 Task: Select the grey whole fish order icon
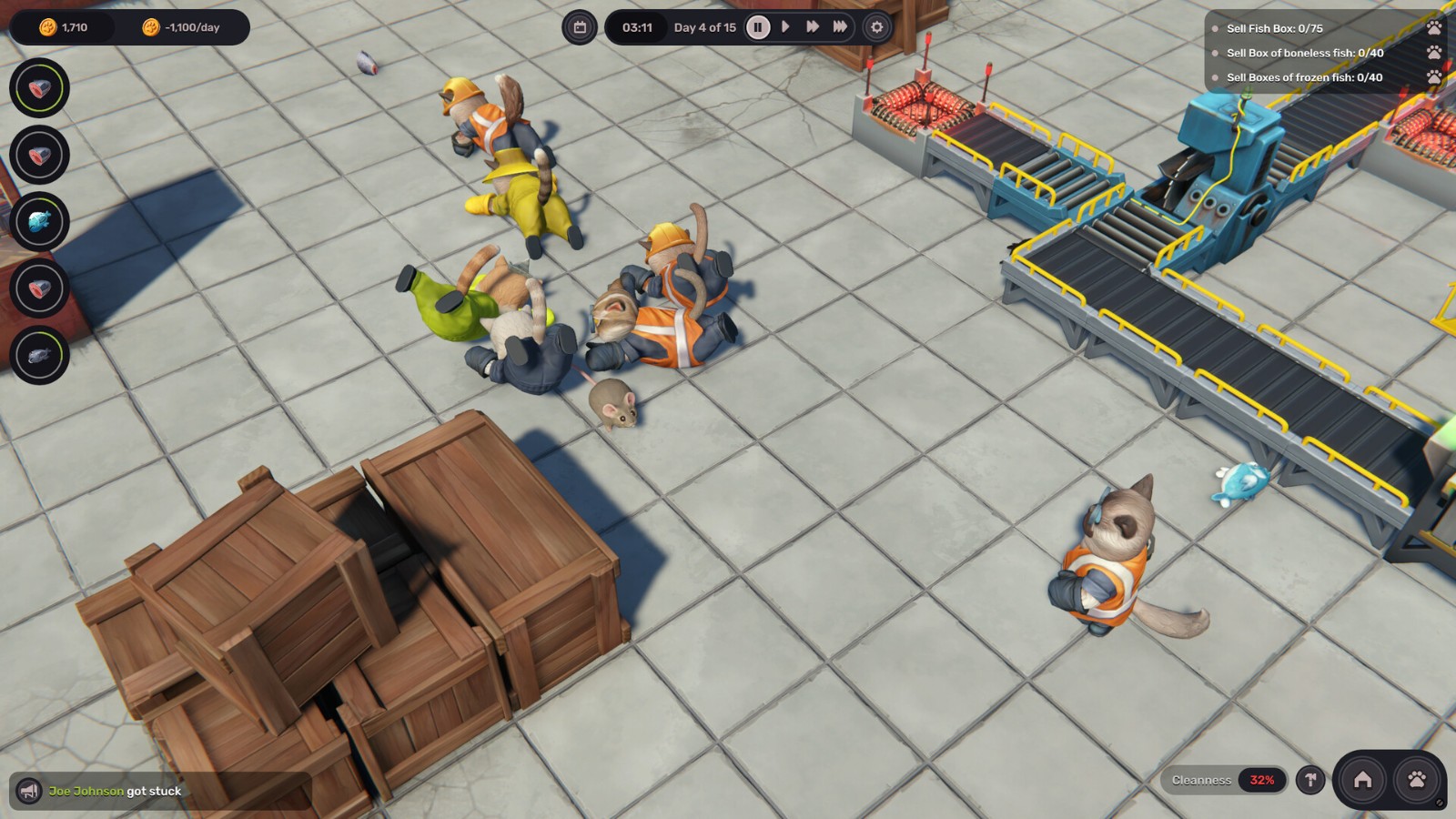coord(39,355)
